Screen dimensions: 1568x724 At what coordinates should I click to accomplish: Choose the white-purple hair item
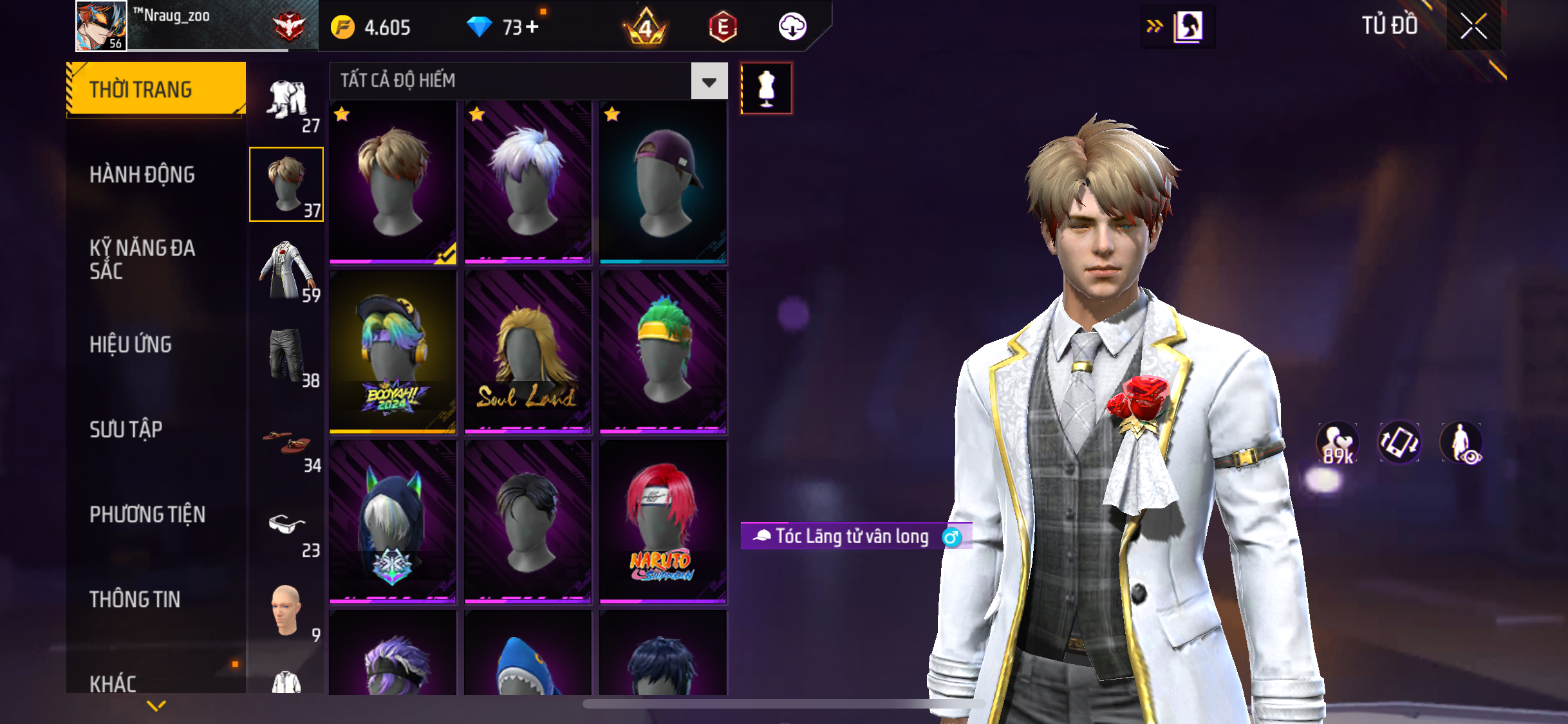coord(527,182)
